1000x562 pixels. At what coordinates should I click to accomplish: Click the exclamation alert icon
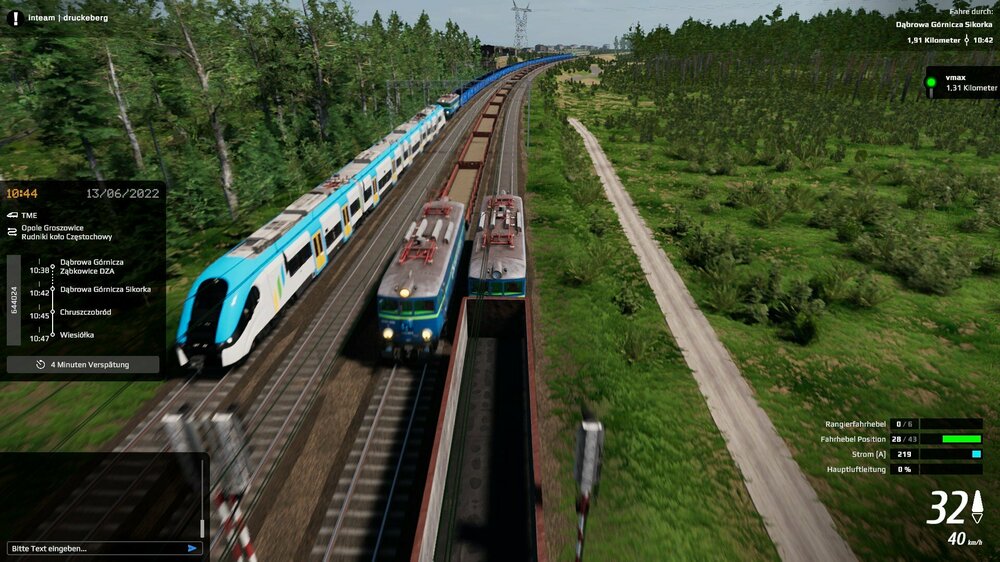click(14, 17)
